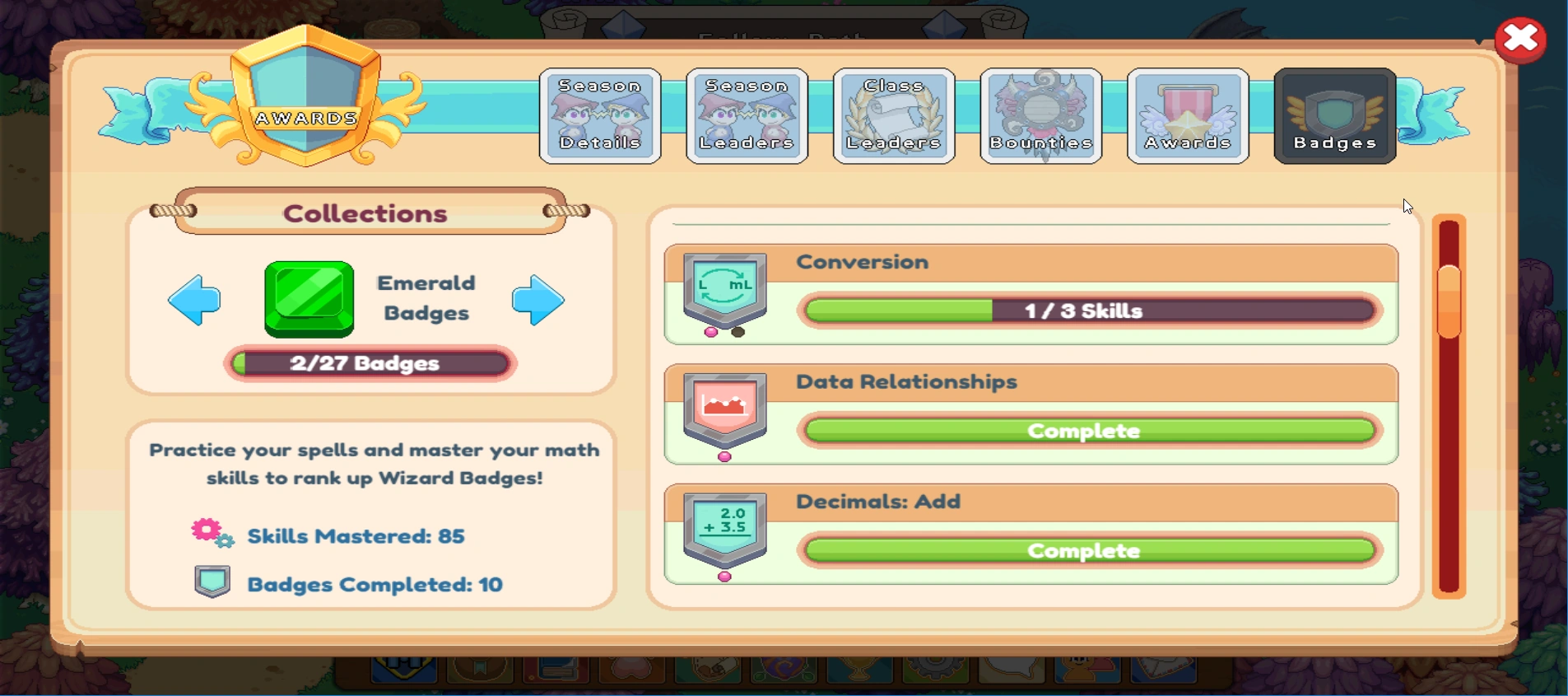Image resolution: width=1568 pixels, height=696 pixels.
Task: Select the pink rank dot under the Conversion badge
Action: point(711,330)
